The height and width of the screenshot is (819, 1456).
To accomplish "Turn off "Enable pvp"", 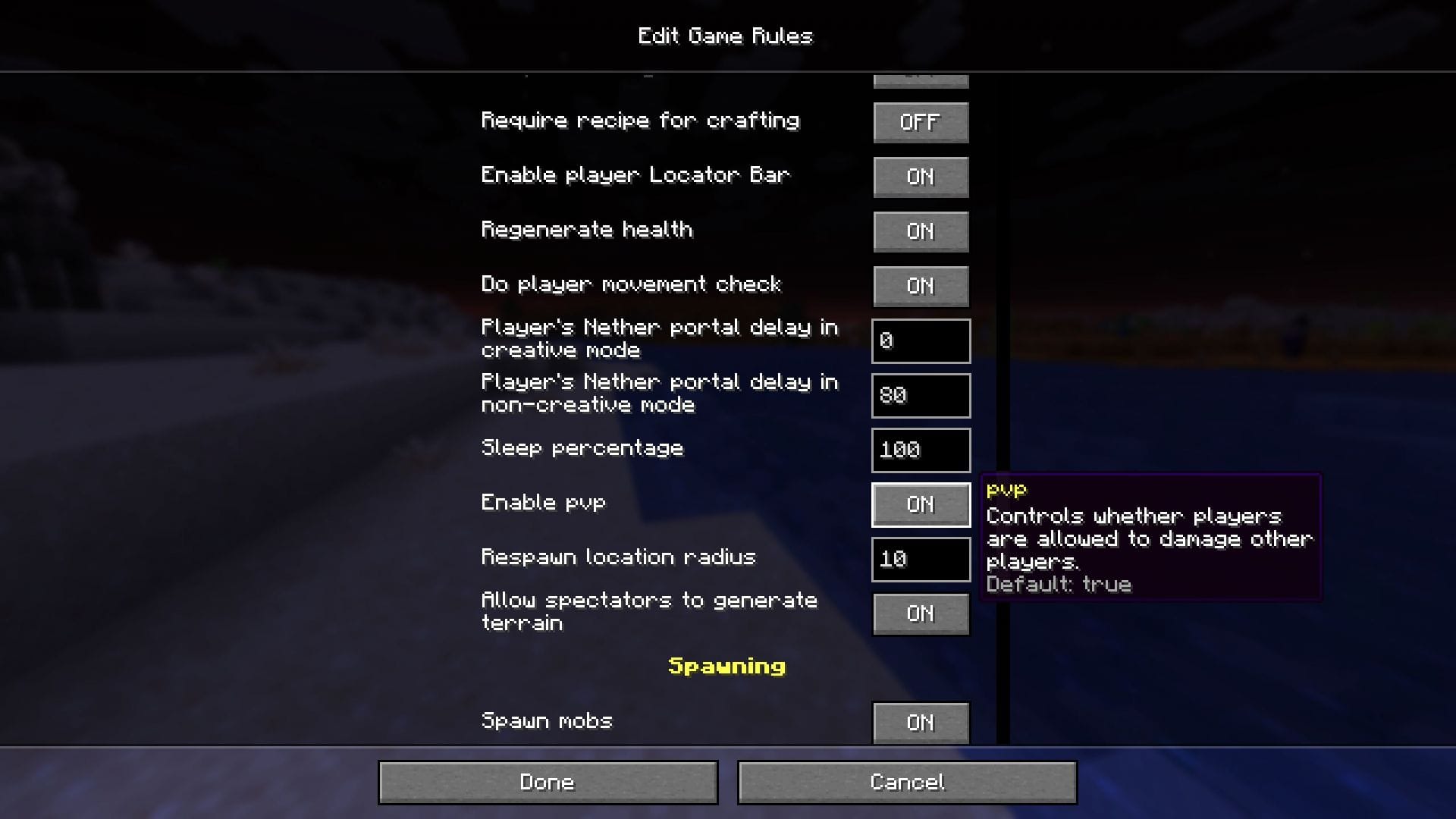I will 920,504.
